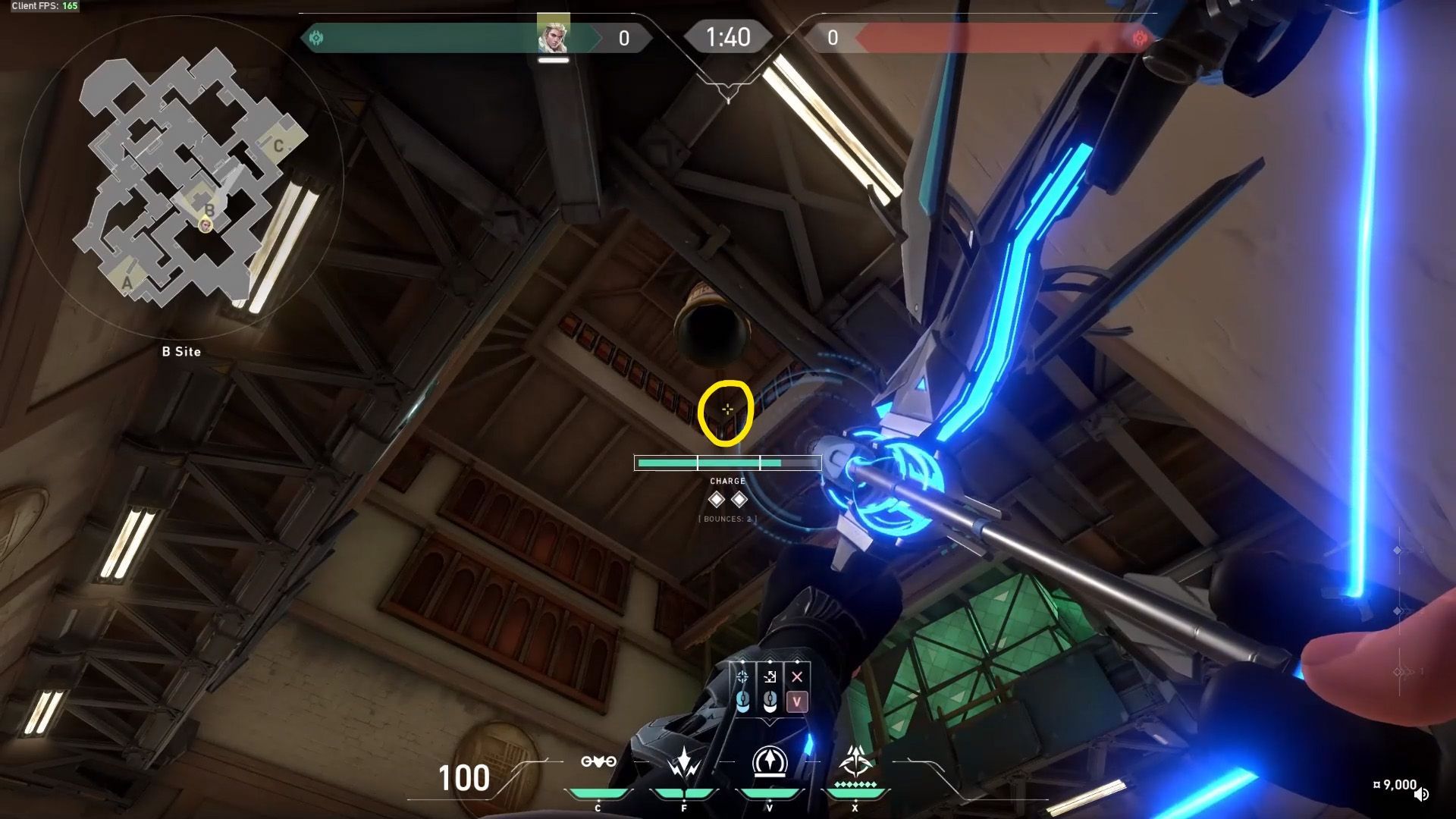Select the Owl Drone ability icon
The height and width of the screenshot is (819, 1456).
point(598,762)
